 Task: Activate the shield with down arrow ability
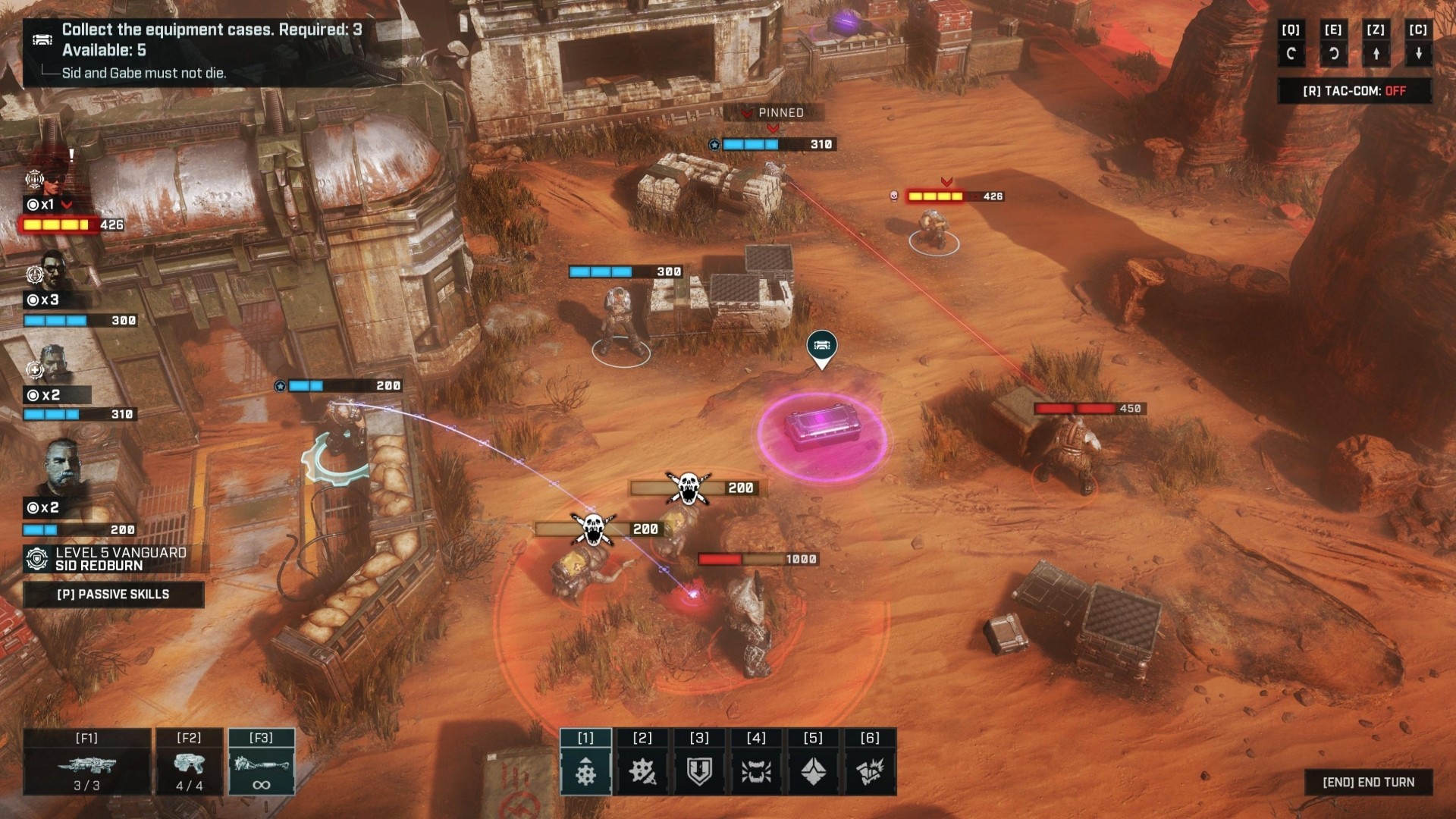pyautogui.click(x=699, y=770)
